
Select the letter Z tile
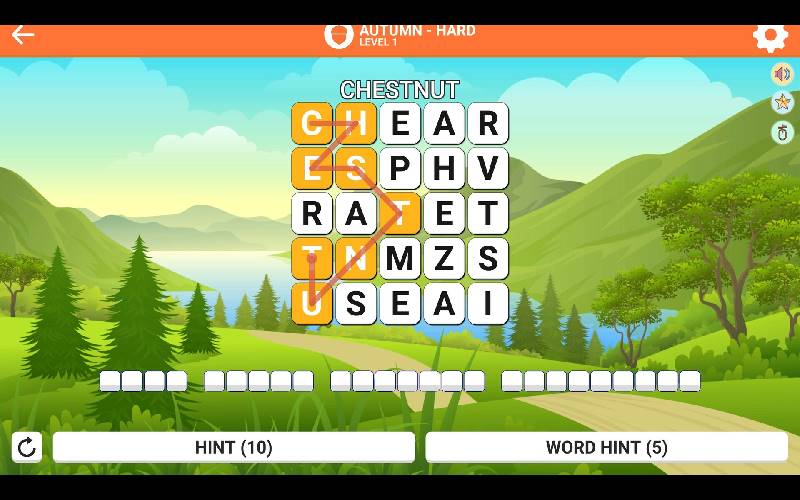(x=444, y=259)
